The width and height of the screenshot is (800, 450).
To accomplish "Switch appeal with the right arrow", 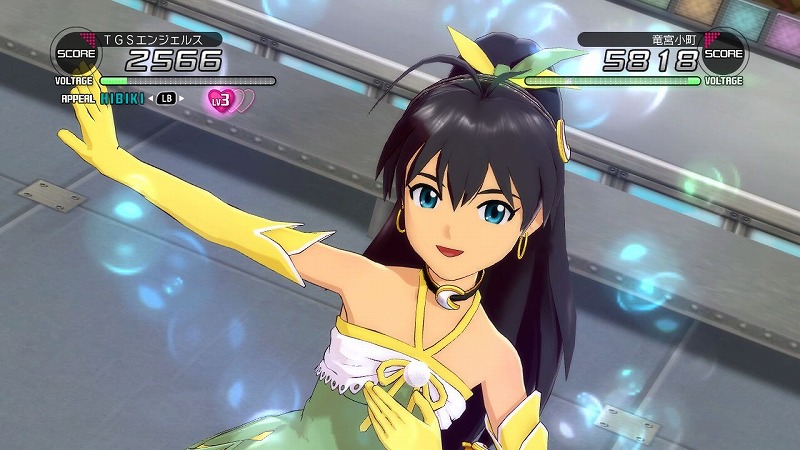I will tap(184, 98).
